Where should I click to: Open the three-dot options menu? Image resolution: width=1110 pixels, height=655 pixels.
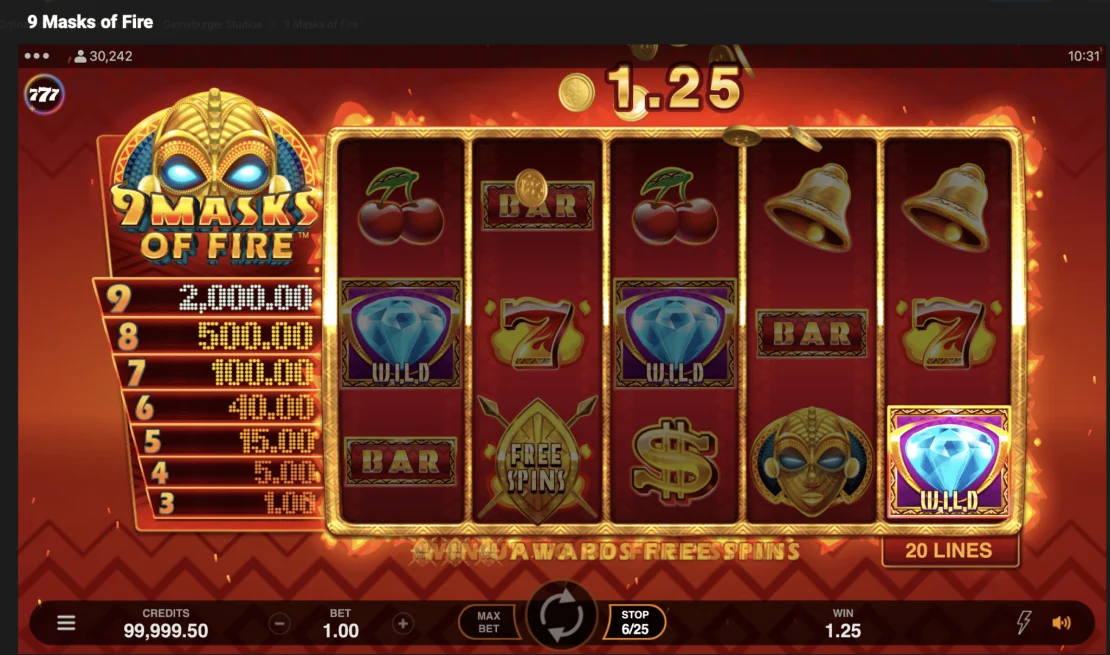click(x=37, y=56)
